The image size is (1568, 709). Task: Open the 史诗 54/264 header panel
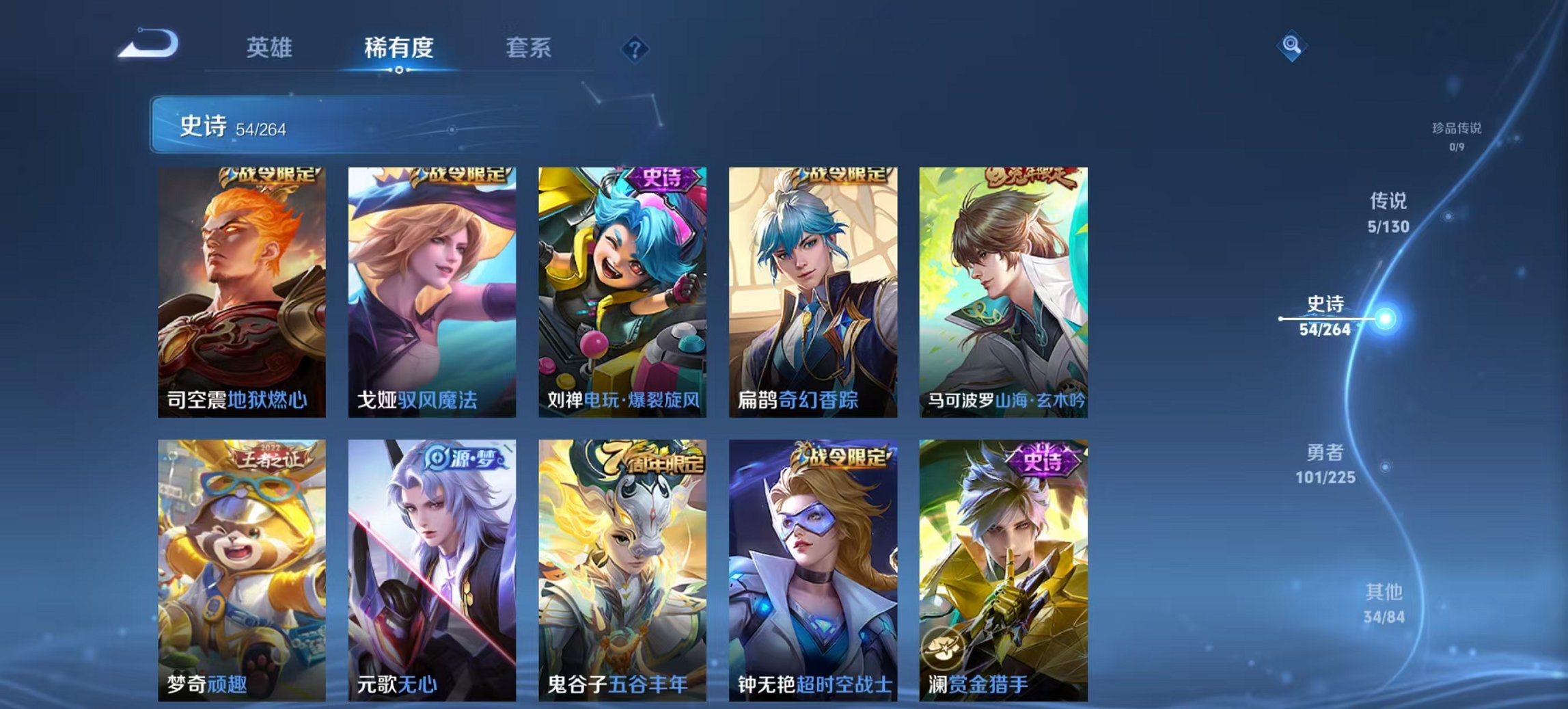(x=273, y=126)
